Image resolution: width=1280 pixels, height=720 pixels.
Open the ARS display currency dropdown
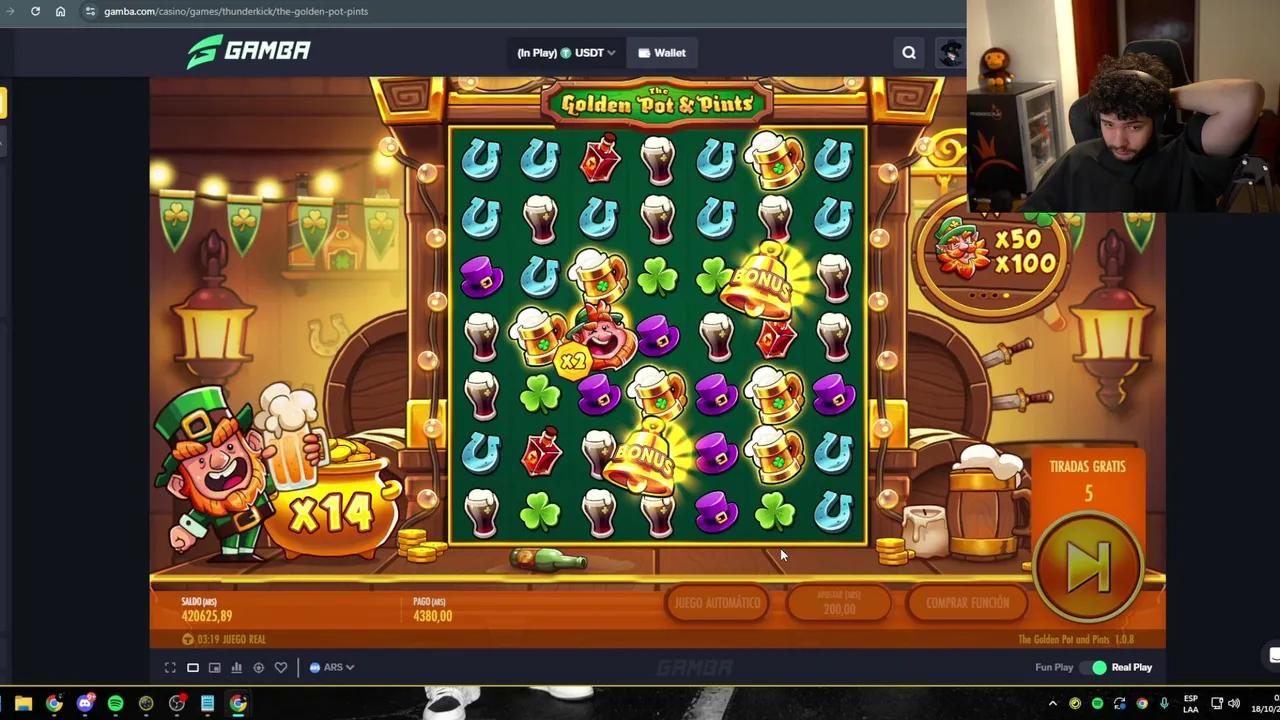point(332,667)
